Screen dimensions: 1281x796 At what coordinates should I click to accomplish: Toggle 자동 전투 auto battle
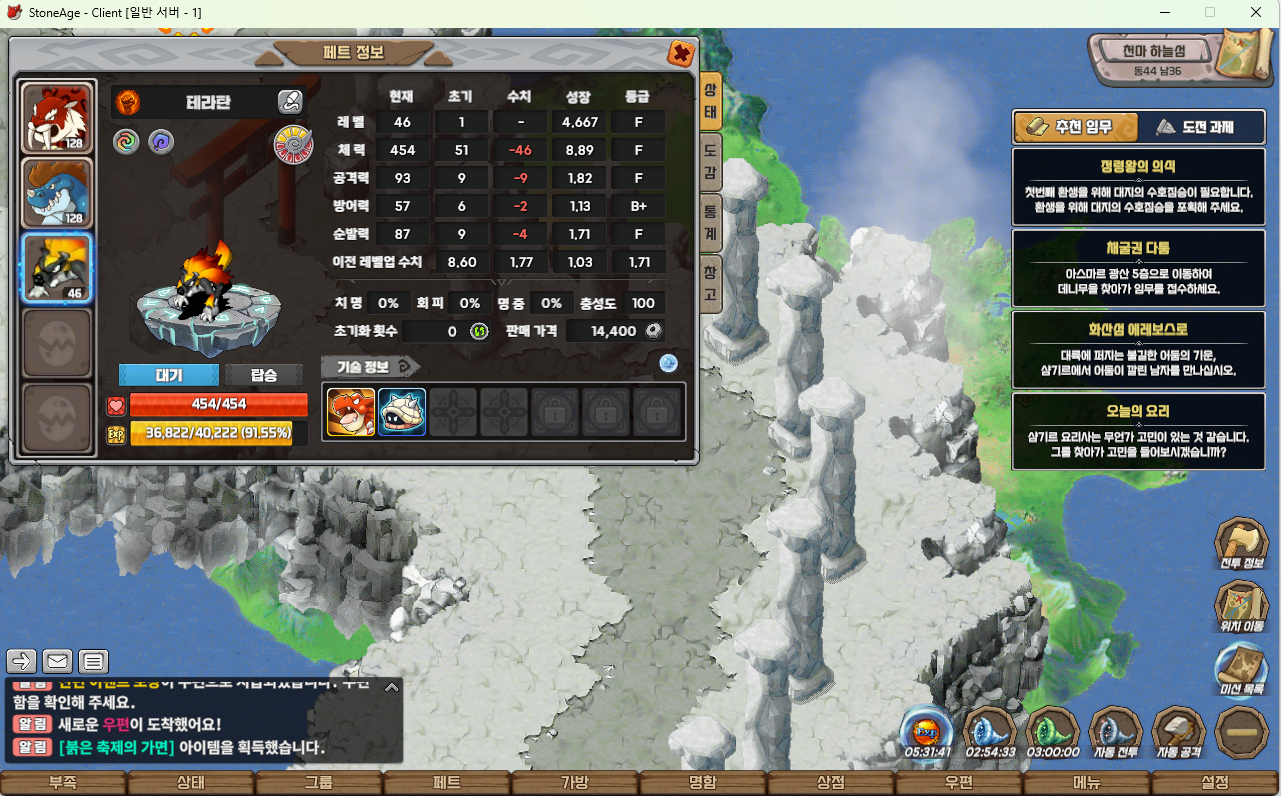(x=1116, y=732)
